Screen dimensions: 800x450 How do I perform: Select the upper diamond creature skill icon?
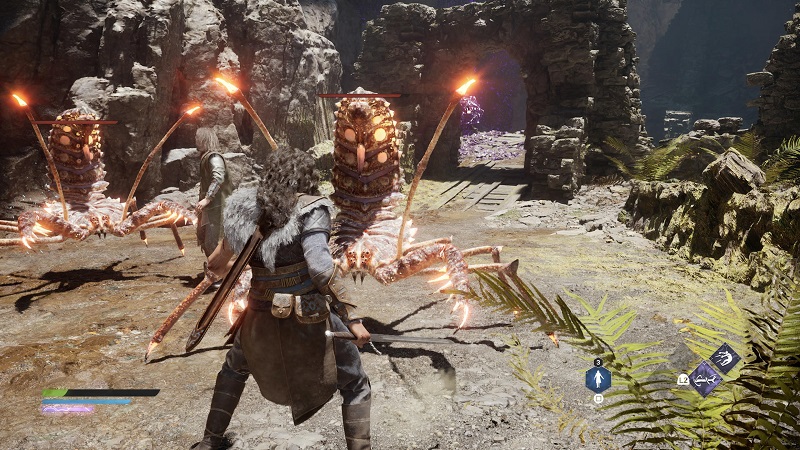[724, 358]
